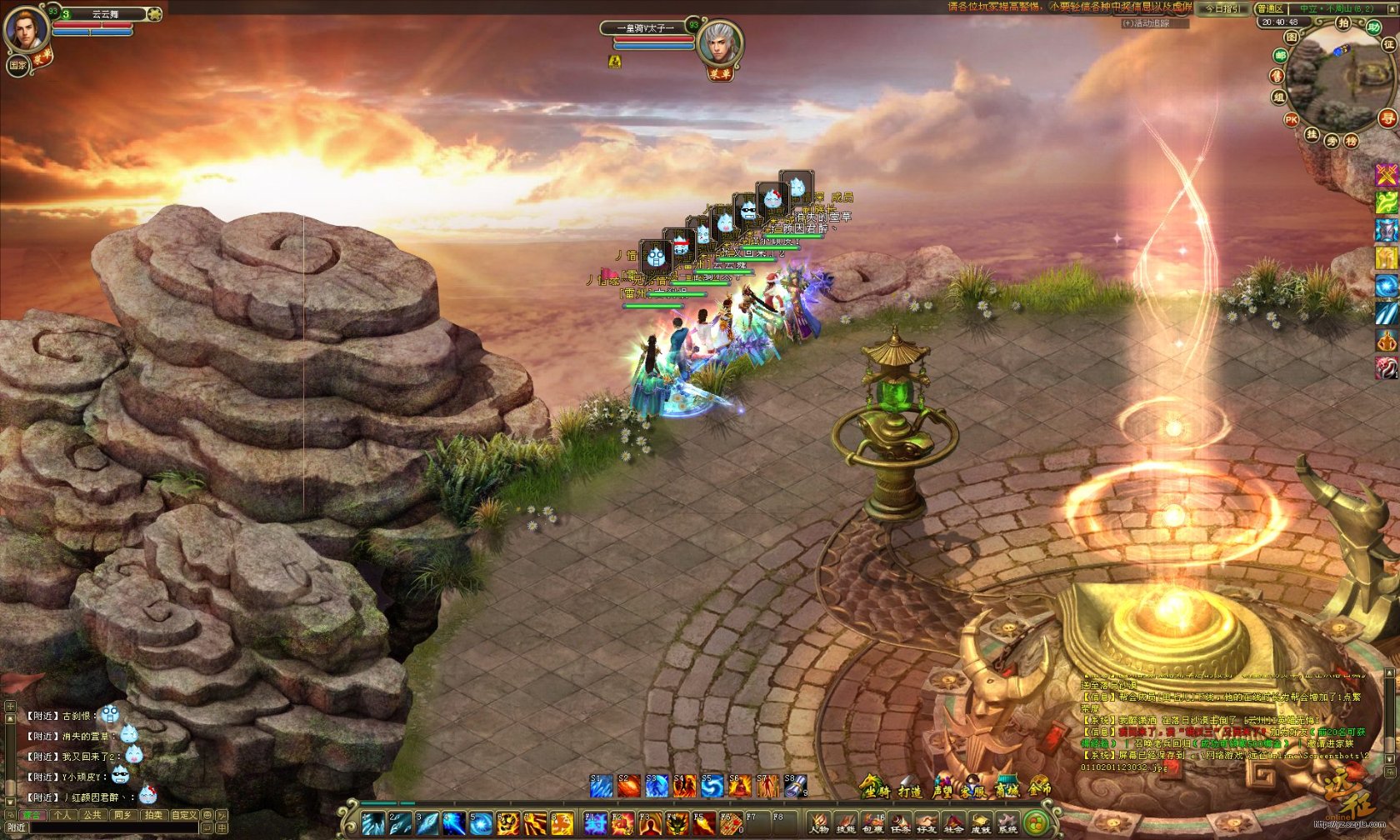The image size is (1400, 840).
Task: Toggle the PK mode button
Action: click(x=1291, y=119)
